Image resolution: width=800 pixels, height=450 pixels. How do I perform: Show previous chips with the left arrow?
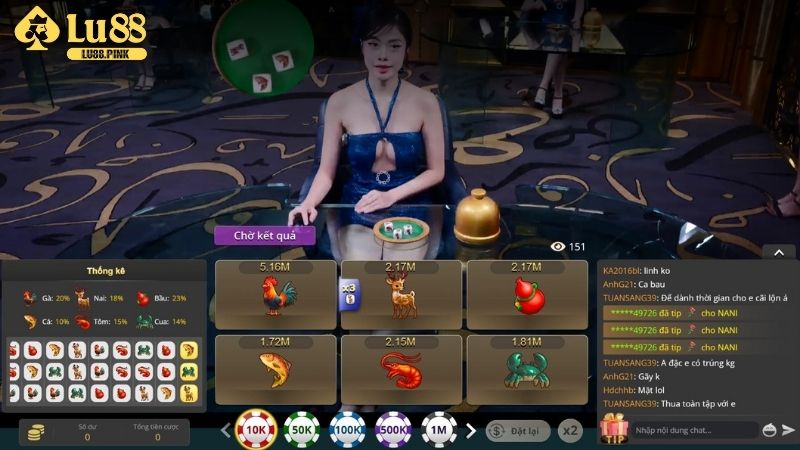click(x=225, y=431)
